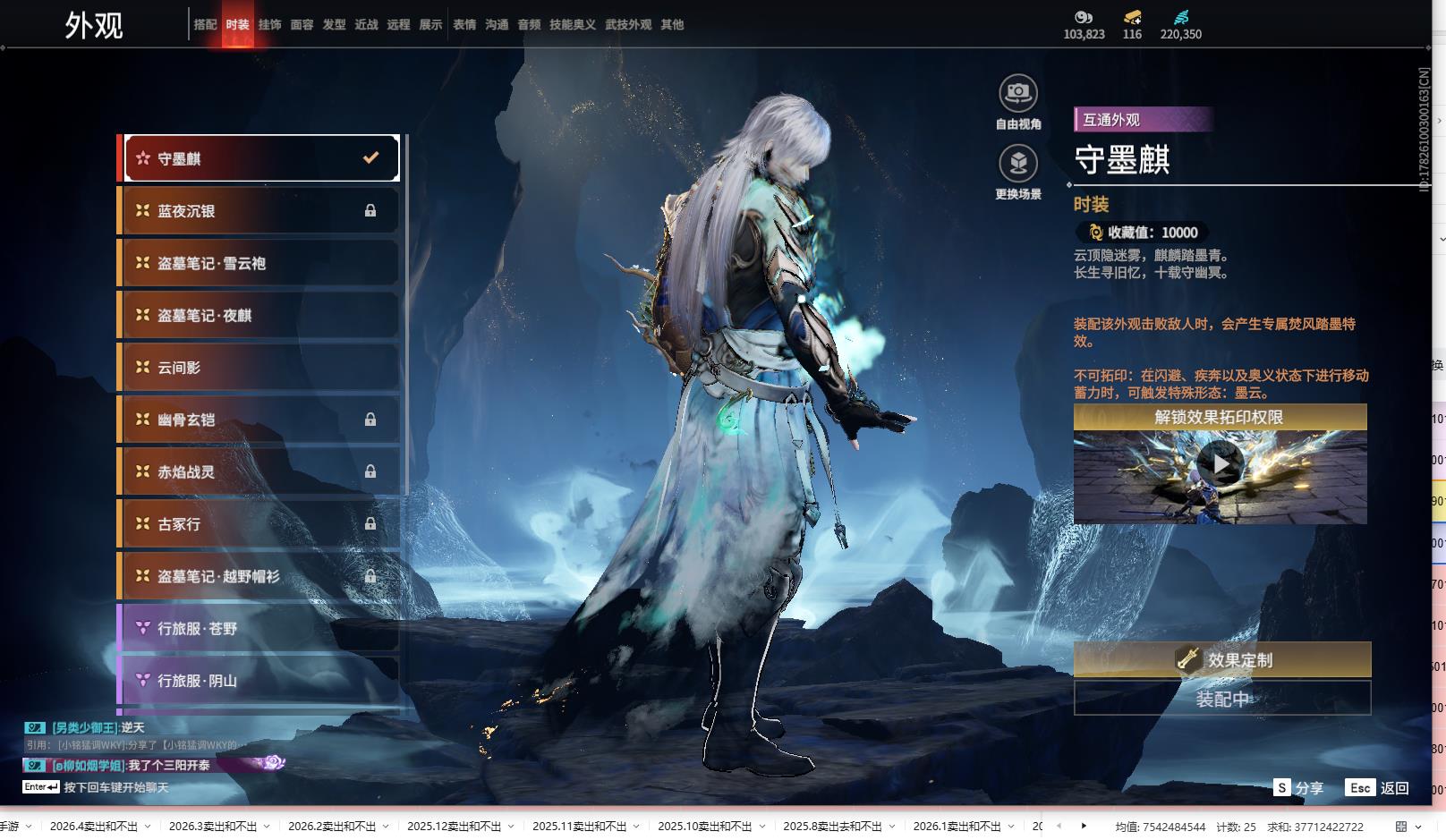
Task: Click the 更换场景 change scene icon
Action: point(1018,164)
